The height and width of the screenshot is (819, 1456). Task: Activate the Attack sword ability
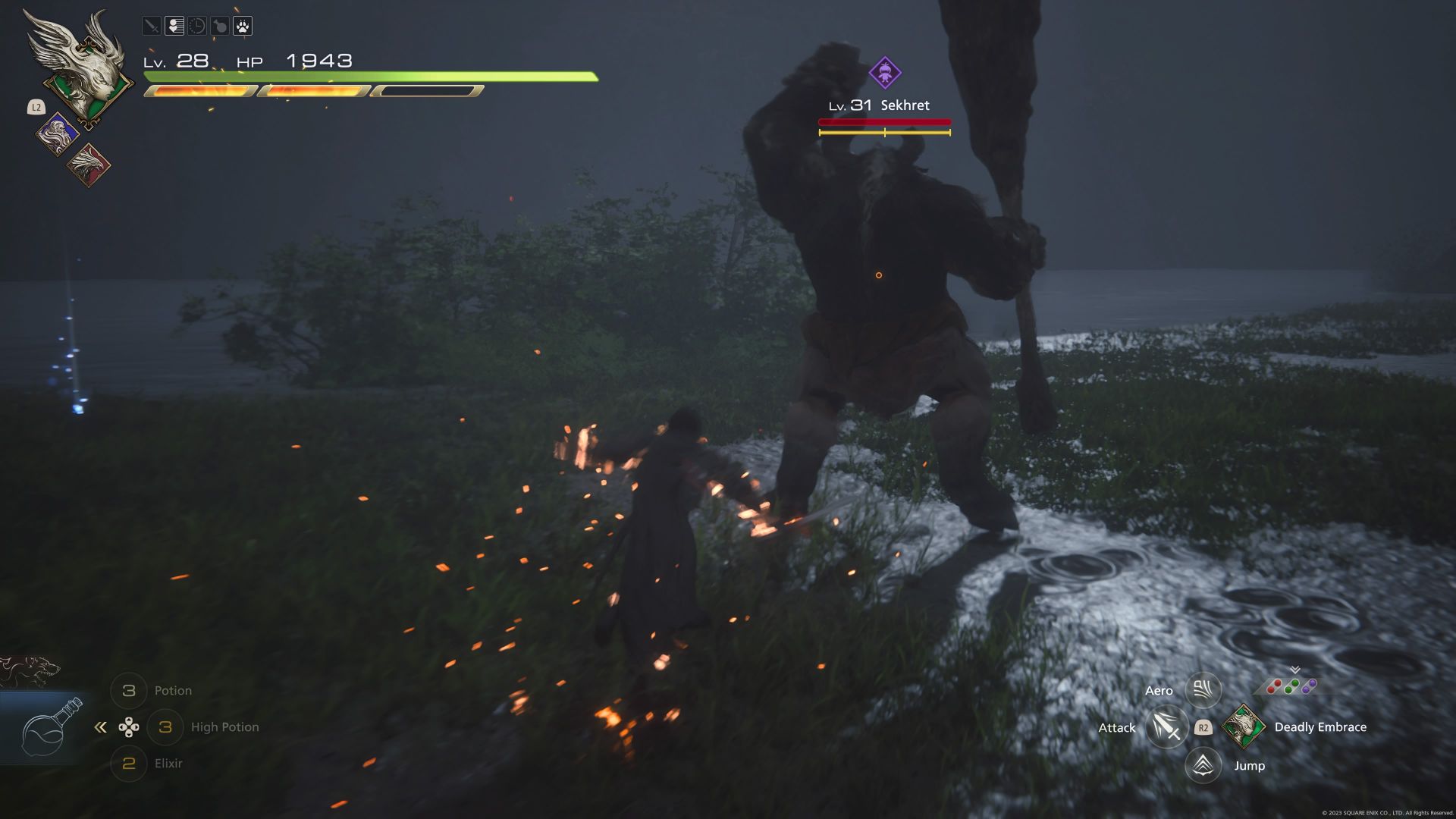tap(1166, 727)
